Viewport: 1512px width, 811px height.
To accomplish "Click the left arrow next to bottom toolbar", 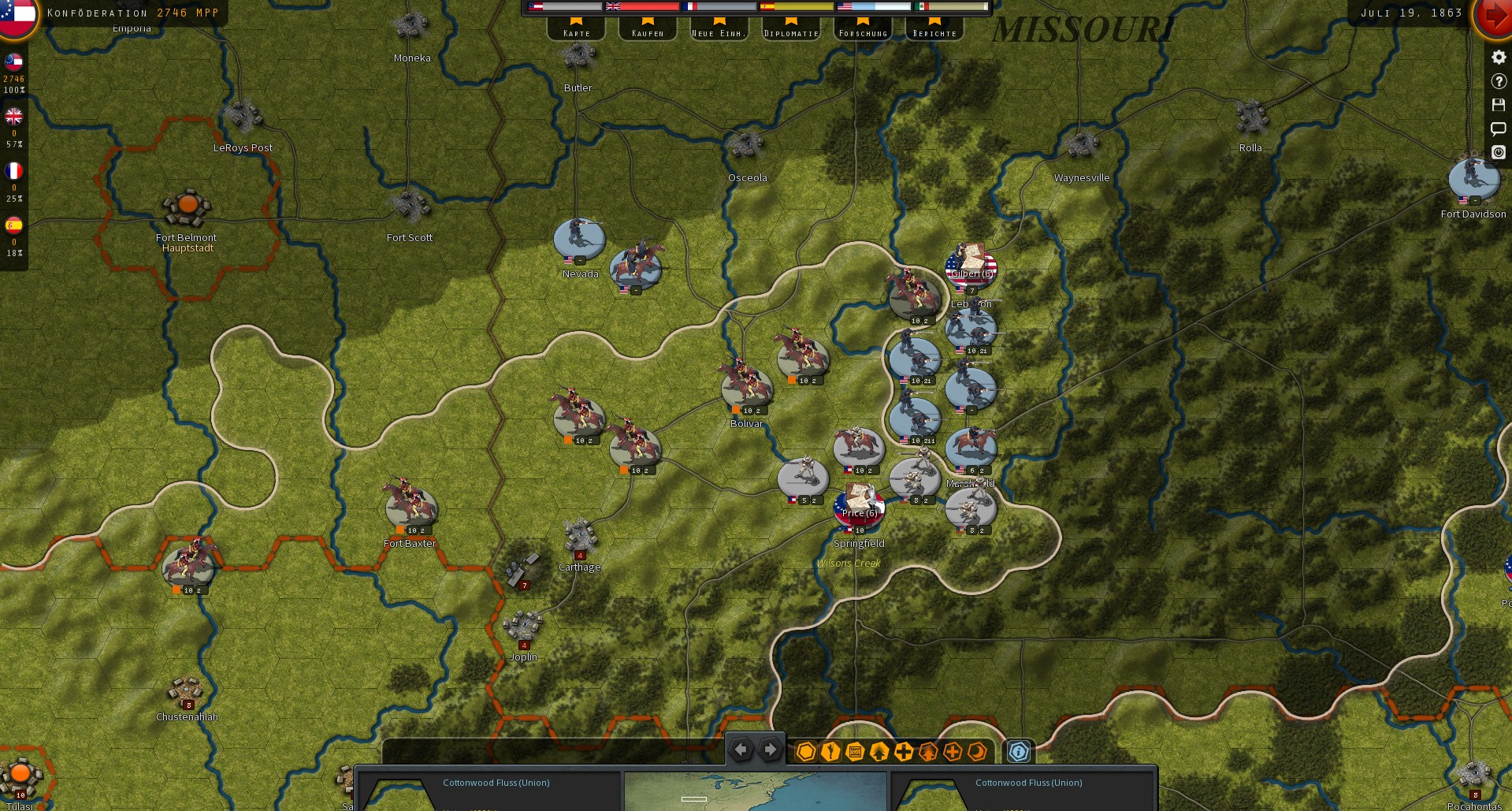I will point(741,750).
